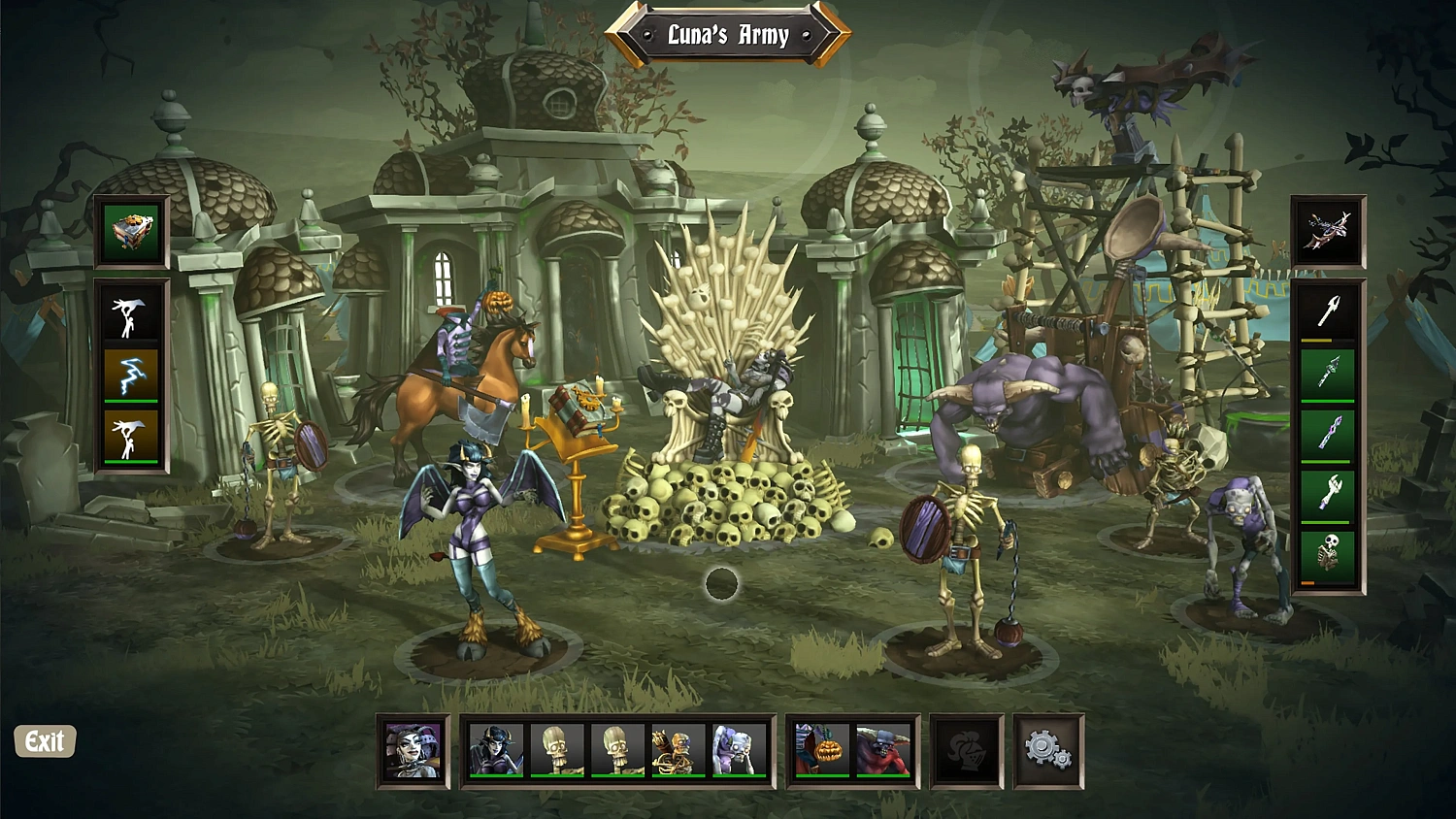
Task: Select the bottom summoning spell icon
Action: [131, 432]
